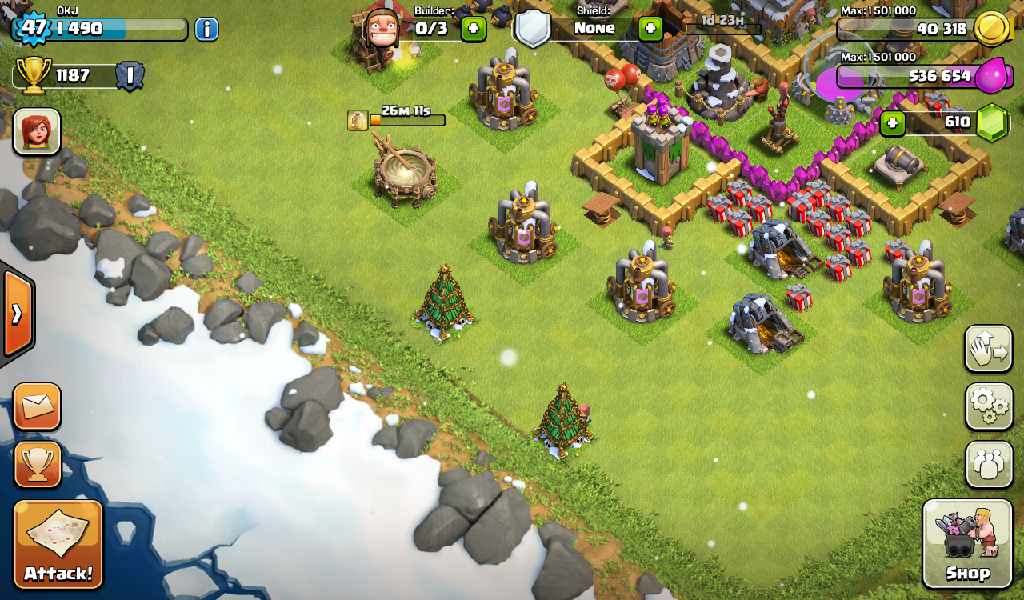Expand the orange side chat arrow
The image size is (1024, 600).
click(x=17, y=314)
